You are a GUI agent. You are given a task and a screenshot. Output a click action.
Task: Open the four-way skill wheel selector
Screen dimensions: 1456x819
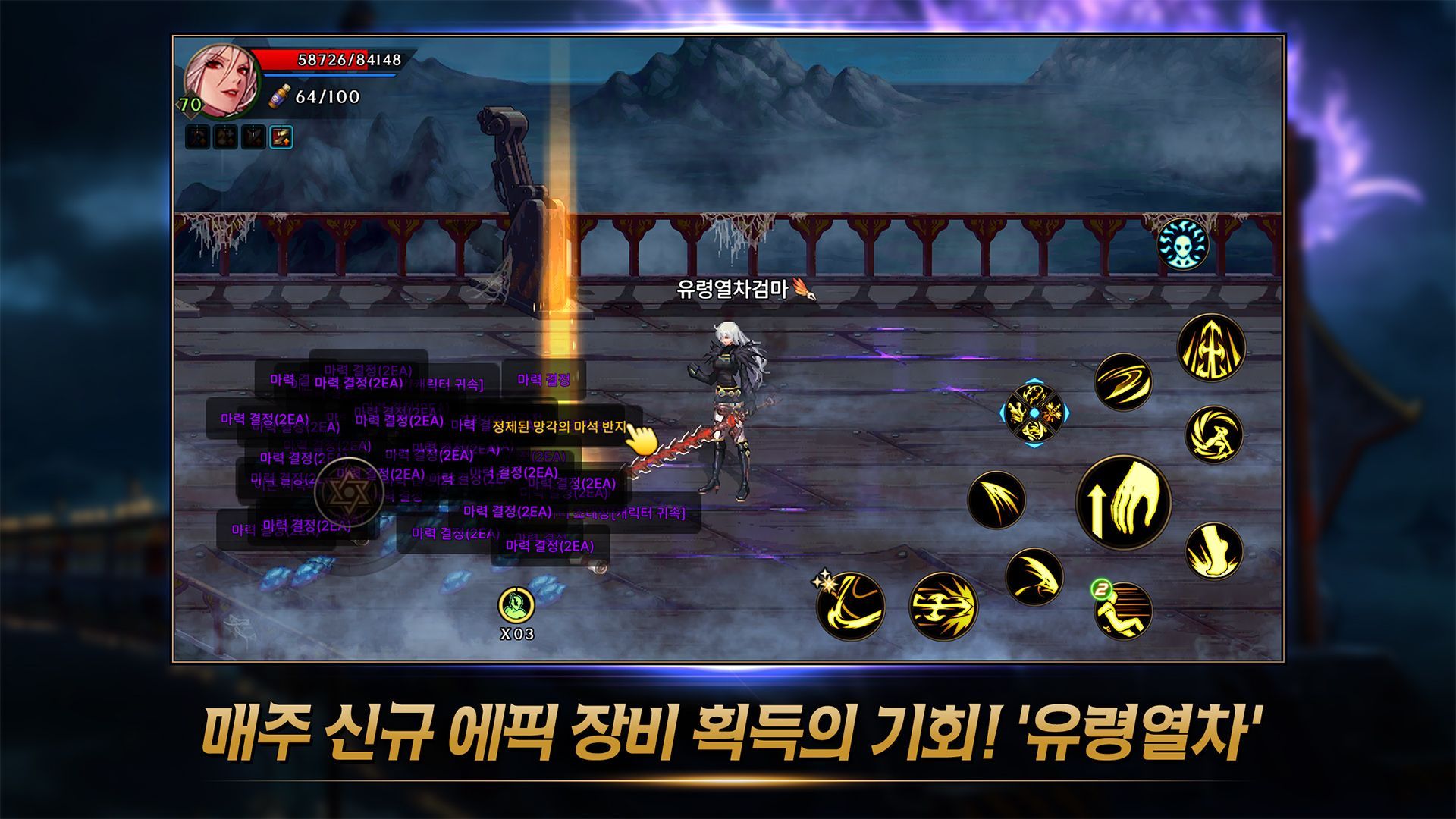tap(1034, 413)
